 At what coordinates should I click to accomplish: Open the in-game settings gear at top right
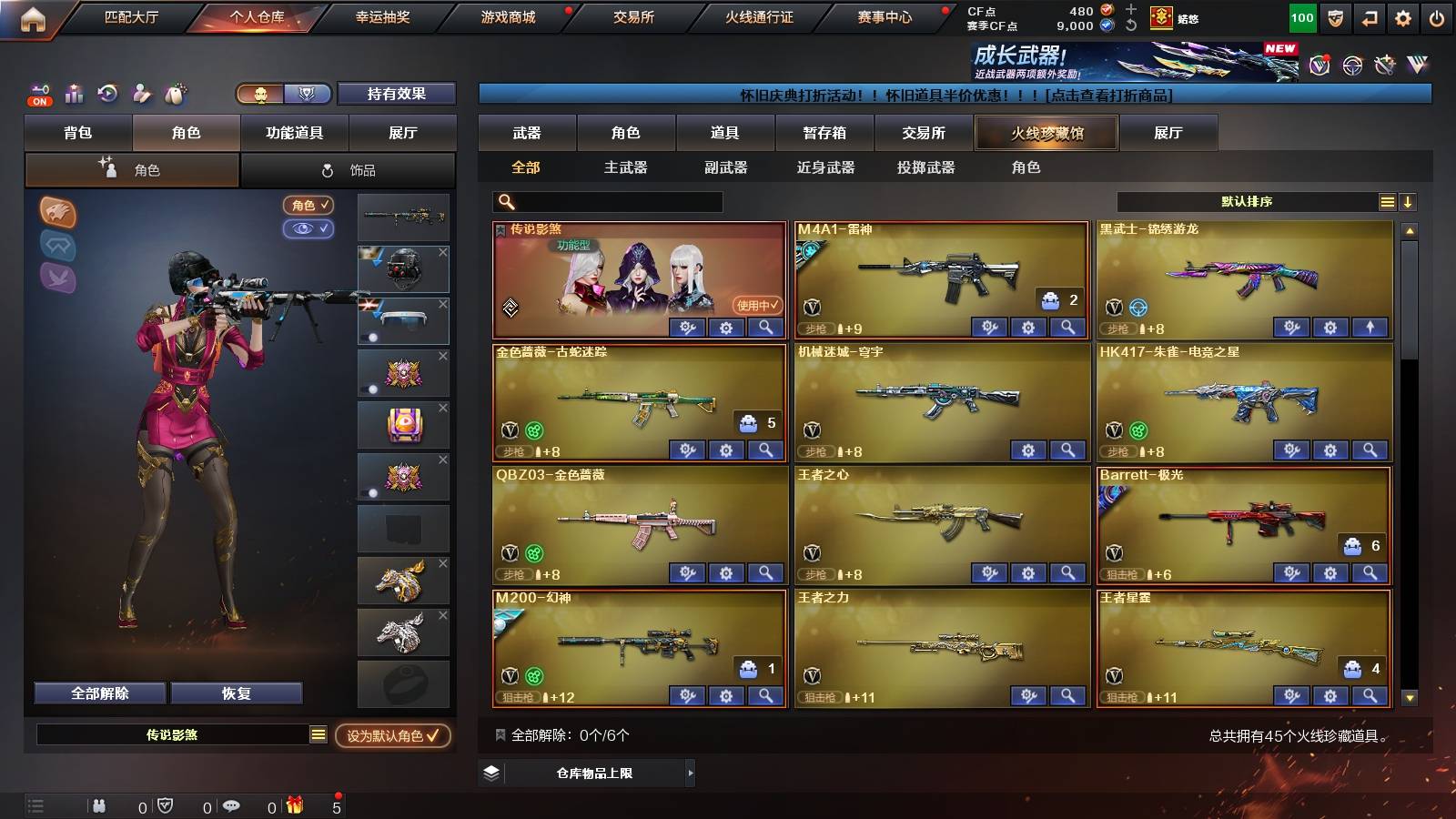(x=1402, y=16)
